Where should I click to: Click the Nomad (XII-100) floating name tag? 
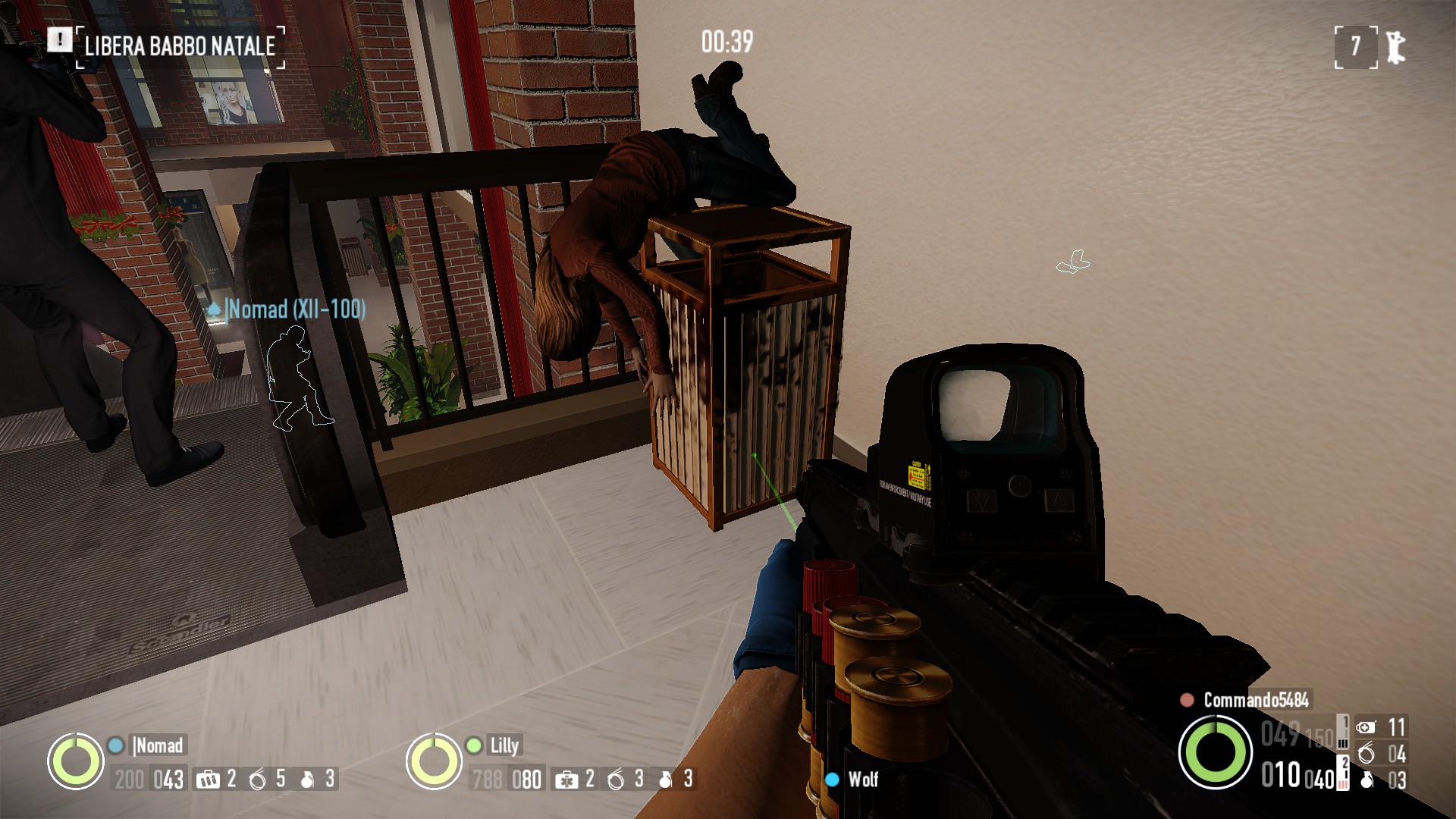[x=296, y=309]
